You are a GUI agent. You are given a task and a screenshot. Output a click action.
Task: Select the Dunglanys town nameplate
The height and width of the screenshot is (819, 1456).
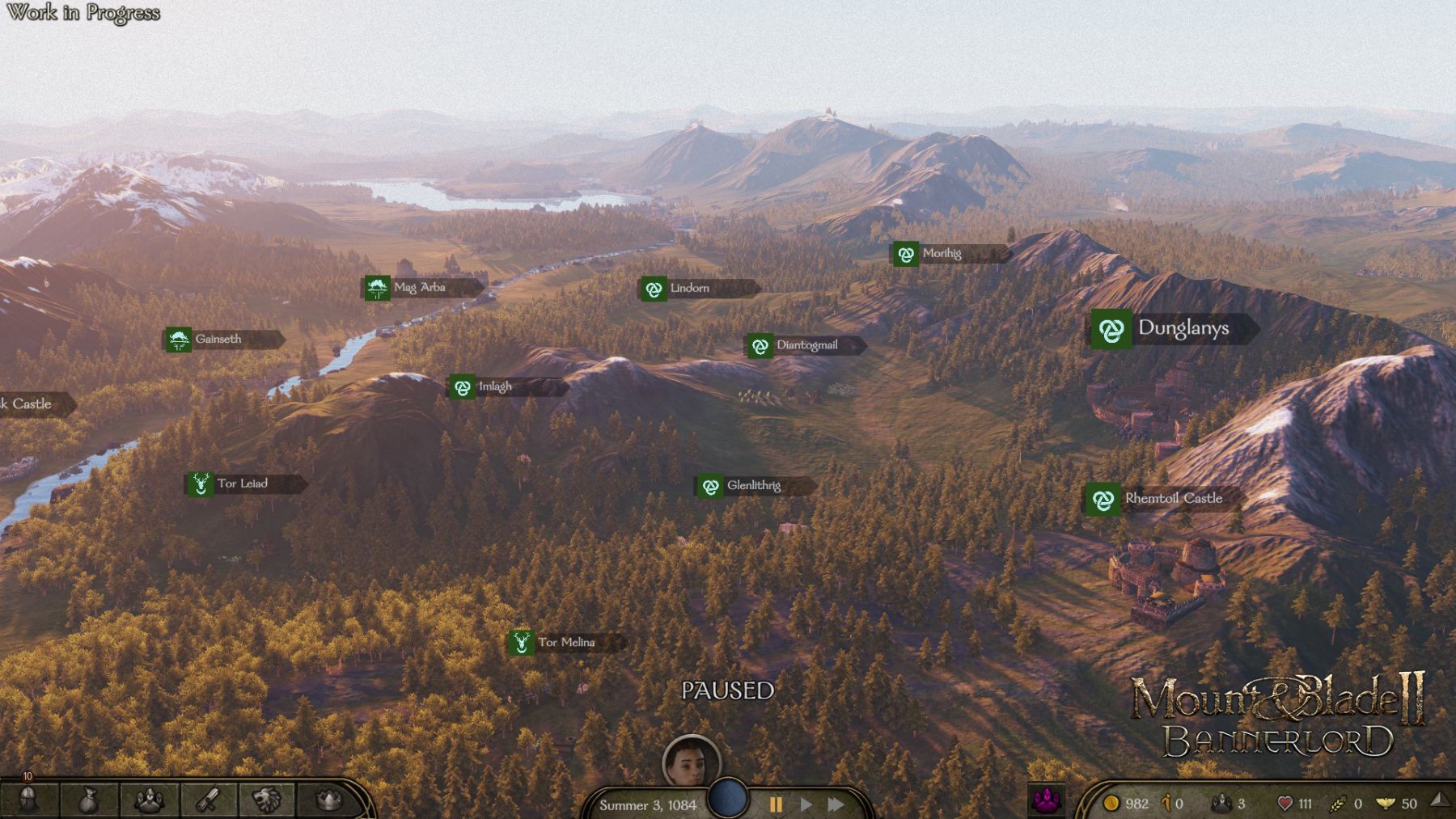(x=1173, y=328)
